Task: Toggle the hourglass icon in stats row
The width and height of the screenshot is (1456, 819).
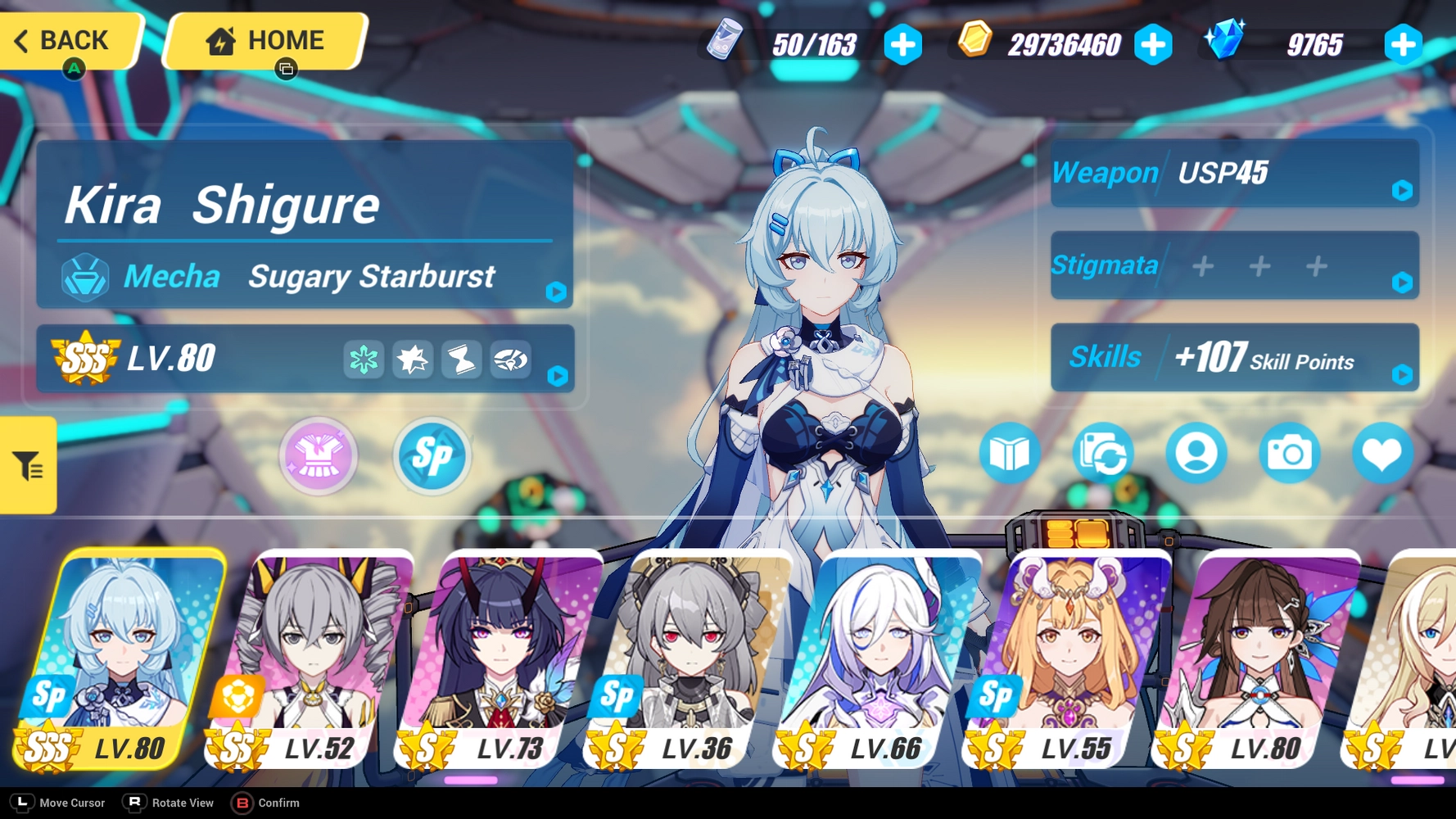Action: click(462, 359)
